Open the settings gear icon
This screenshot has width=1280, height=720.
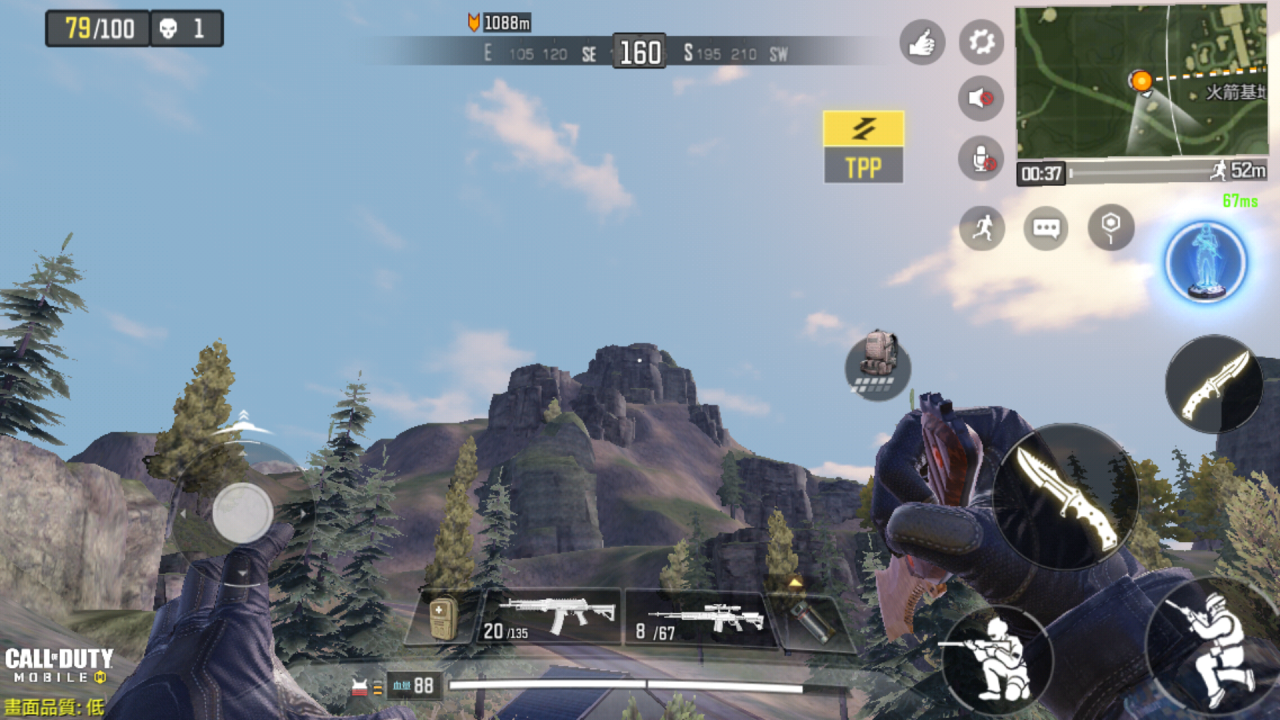pyautogui.click(x=981, y=42)
